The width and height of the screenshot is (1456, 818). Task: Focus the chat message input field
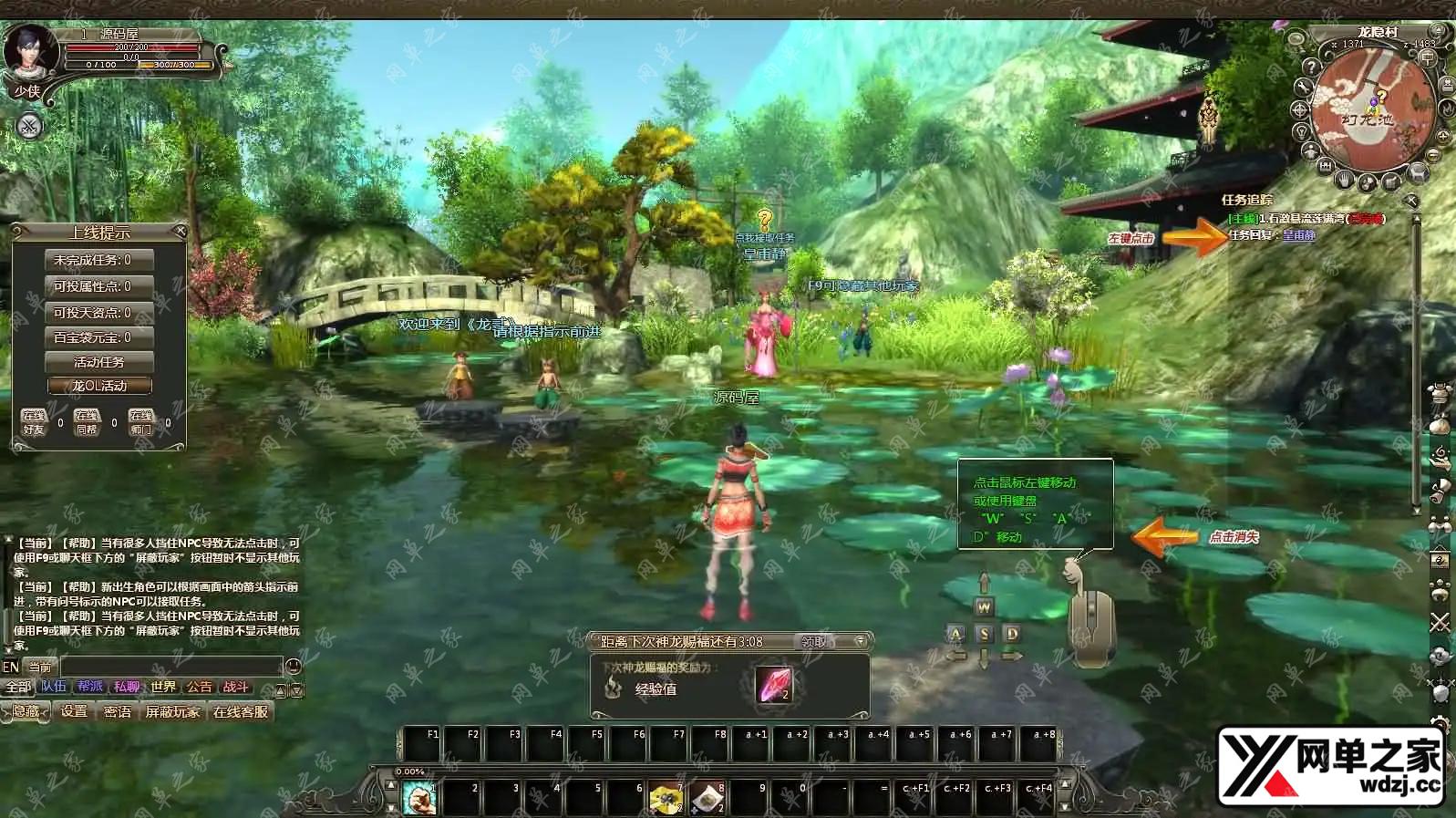pos(171,667)
